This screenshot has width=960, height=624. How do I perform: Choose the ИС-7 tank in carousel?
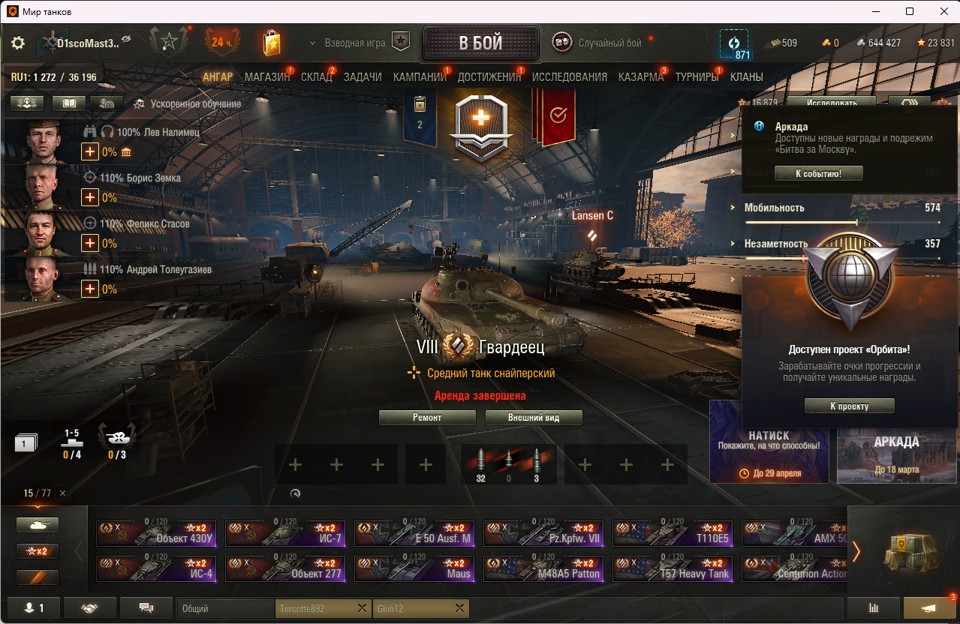[285, 533]
